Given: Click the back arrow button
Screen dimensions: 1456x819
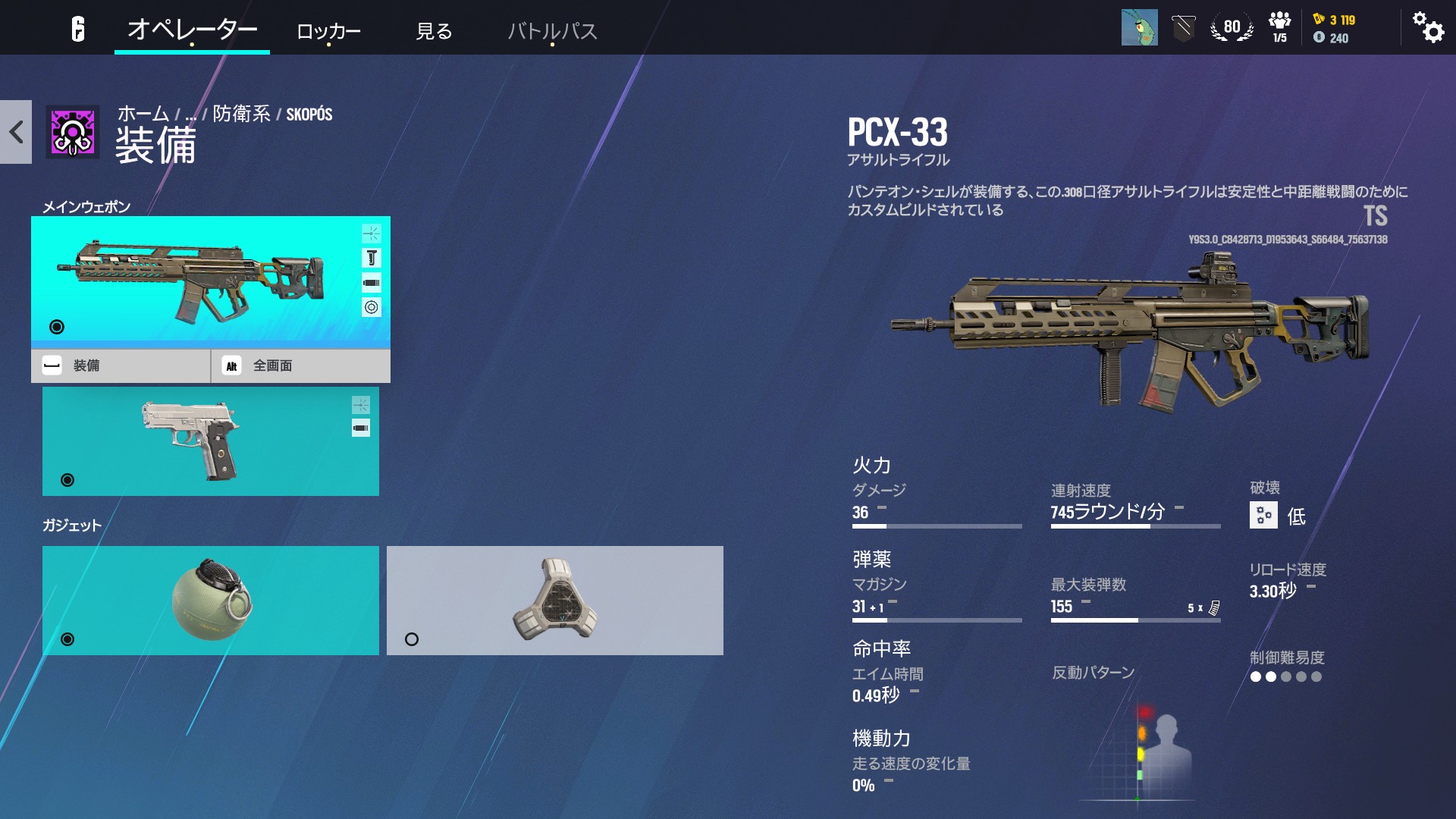Looking at the screenshot, I should coord(15,132).
